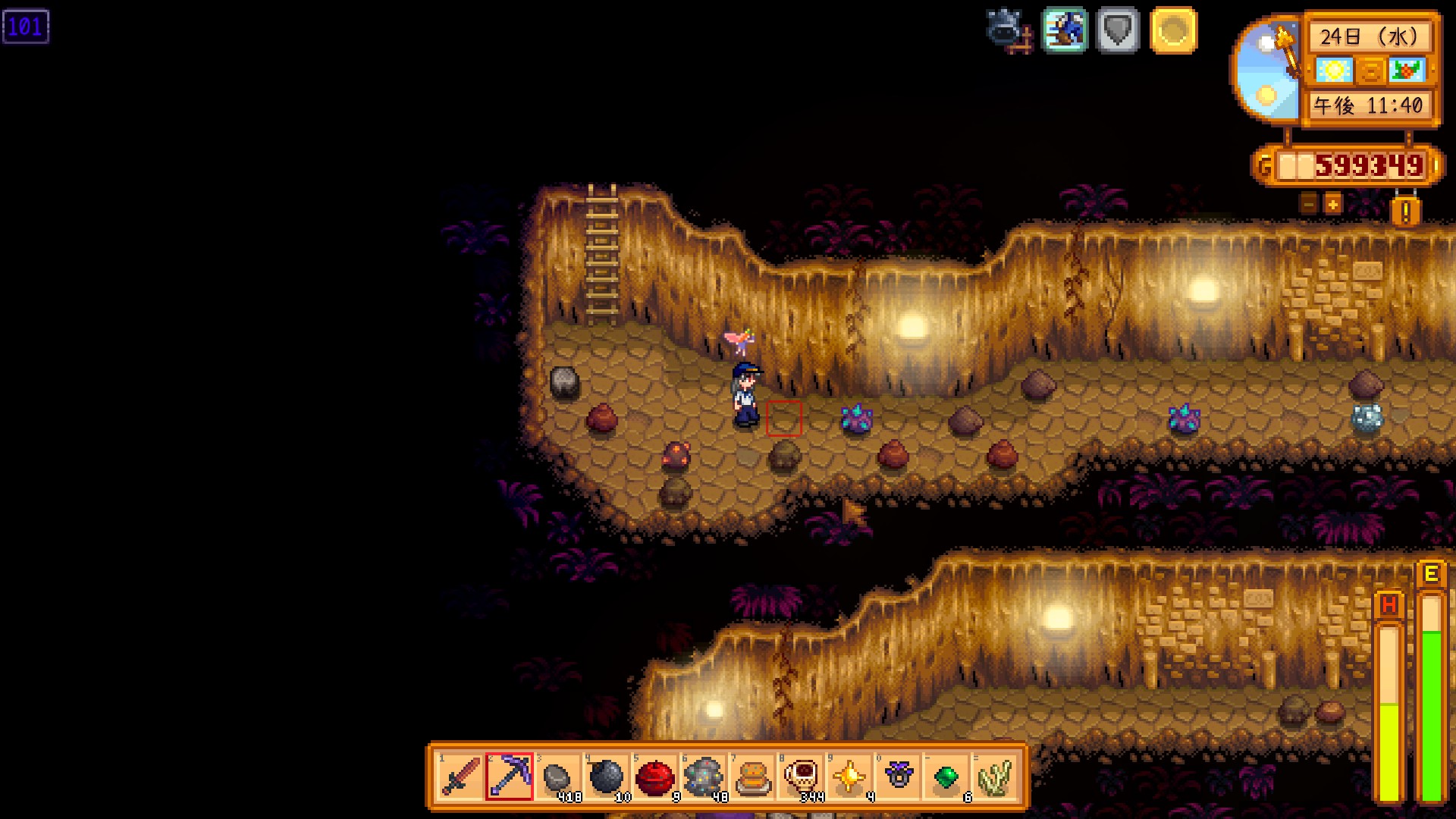The image size is (1456, 819).
Task: Click the zoom-in plus button
Action: [1332, 203]
